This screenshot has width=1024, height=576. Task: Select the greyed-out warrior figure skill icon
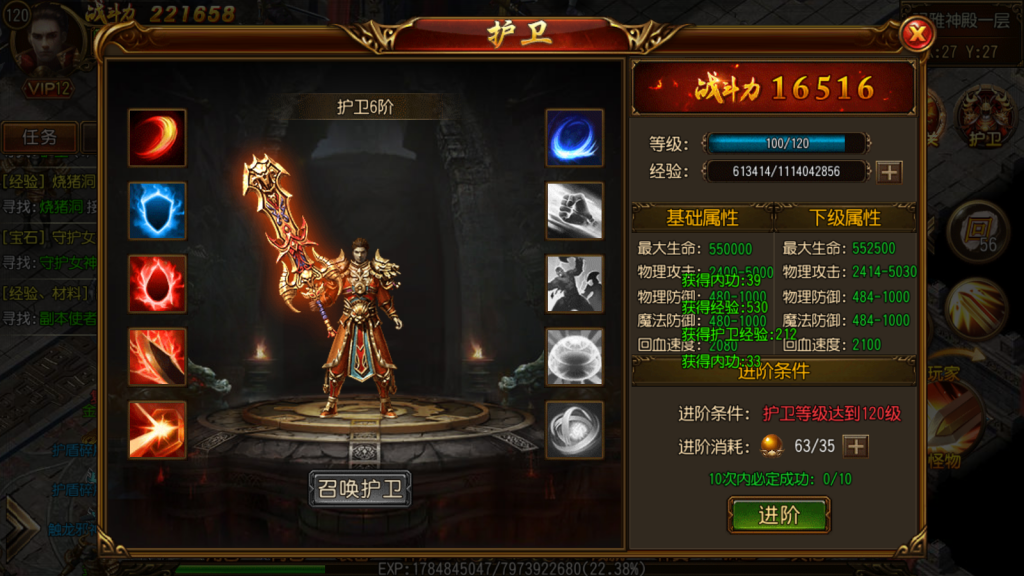click(574, 284)
